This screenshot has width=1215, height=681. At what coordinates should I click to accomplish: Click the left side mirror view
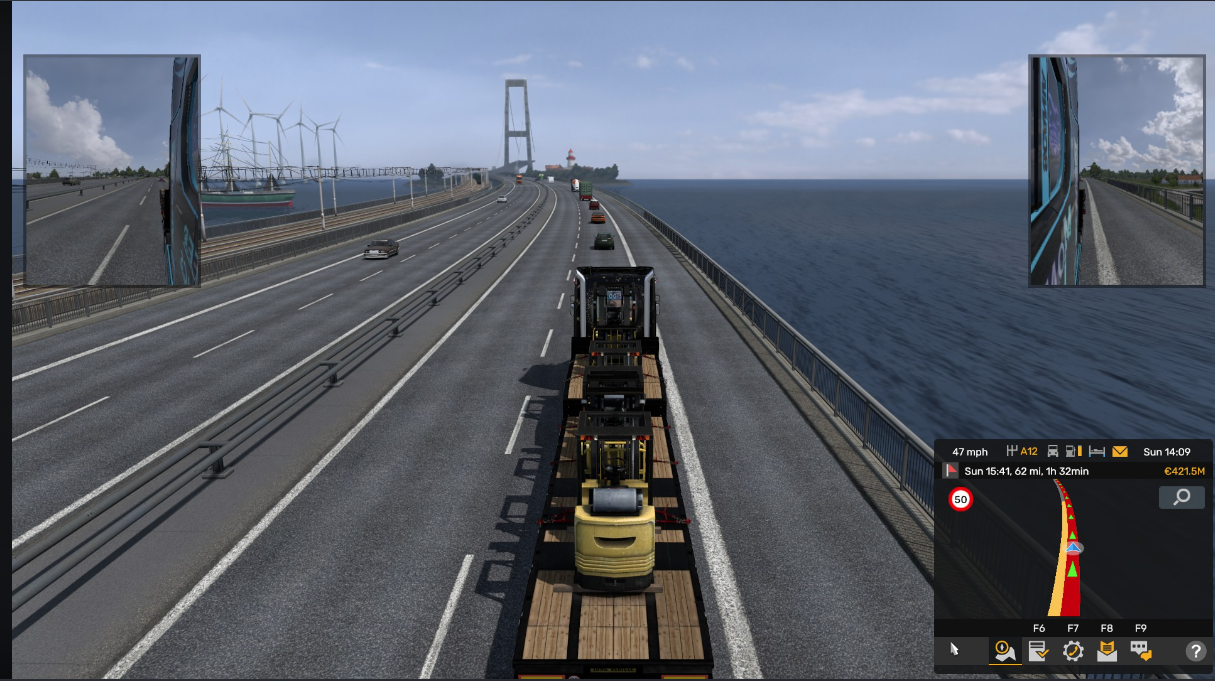112,171
